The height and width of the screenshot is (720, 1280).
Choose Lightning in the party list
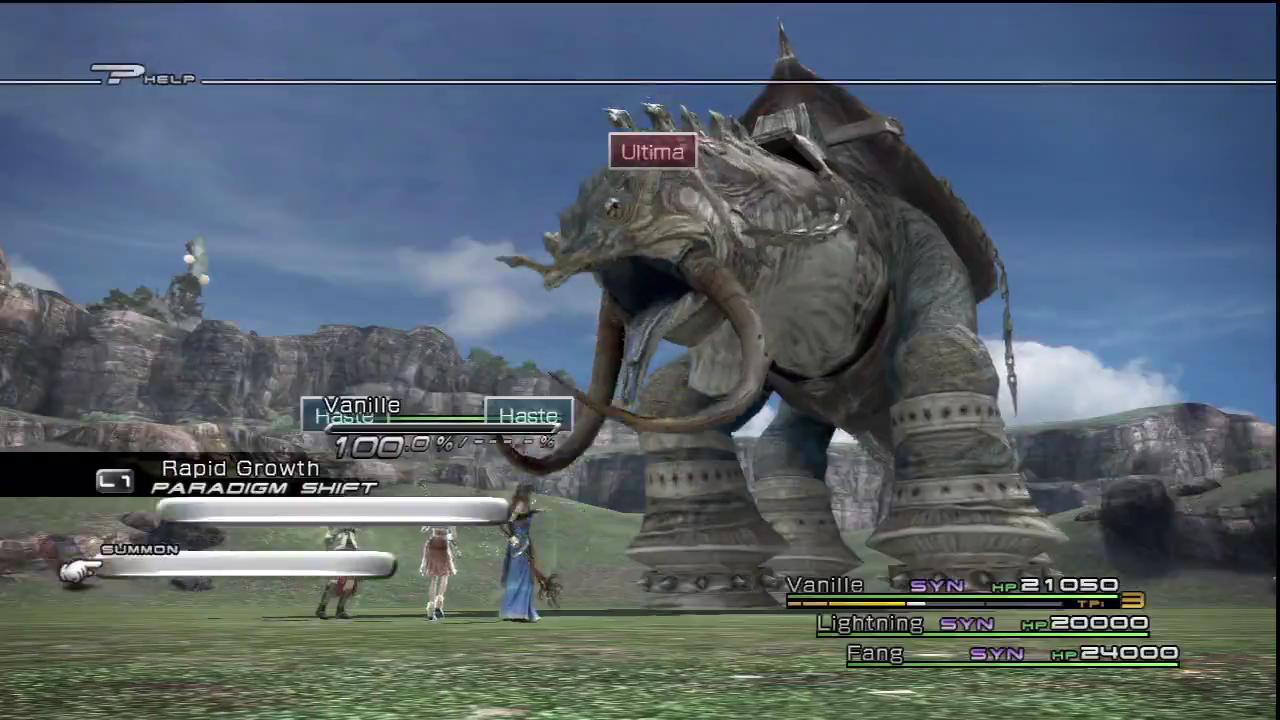point(982,624)
